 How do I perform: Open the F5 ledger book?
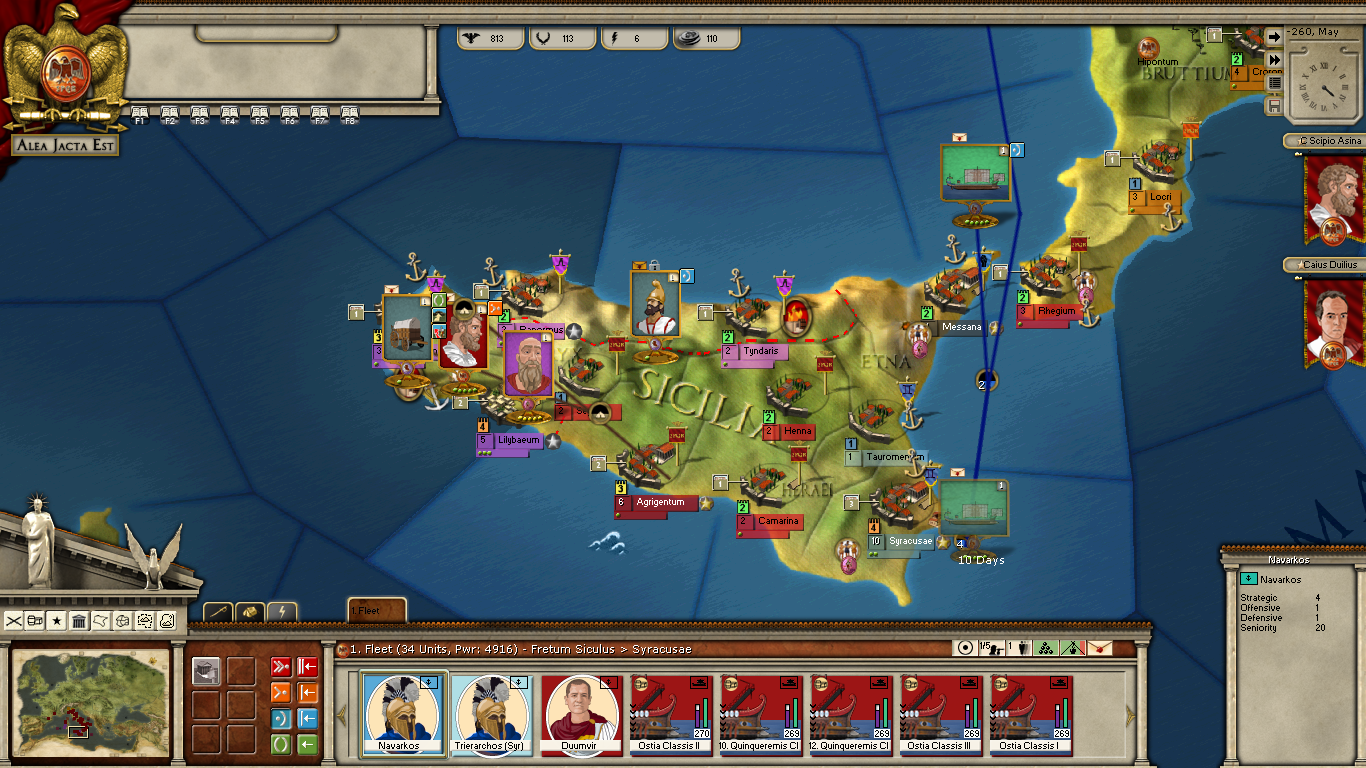click(260, 114)
